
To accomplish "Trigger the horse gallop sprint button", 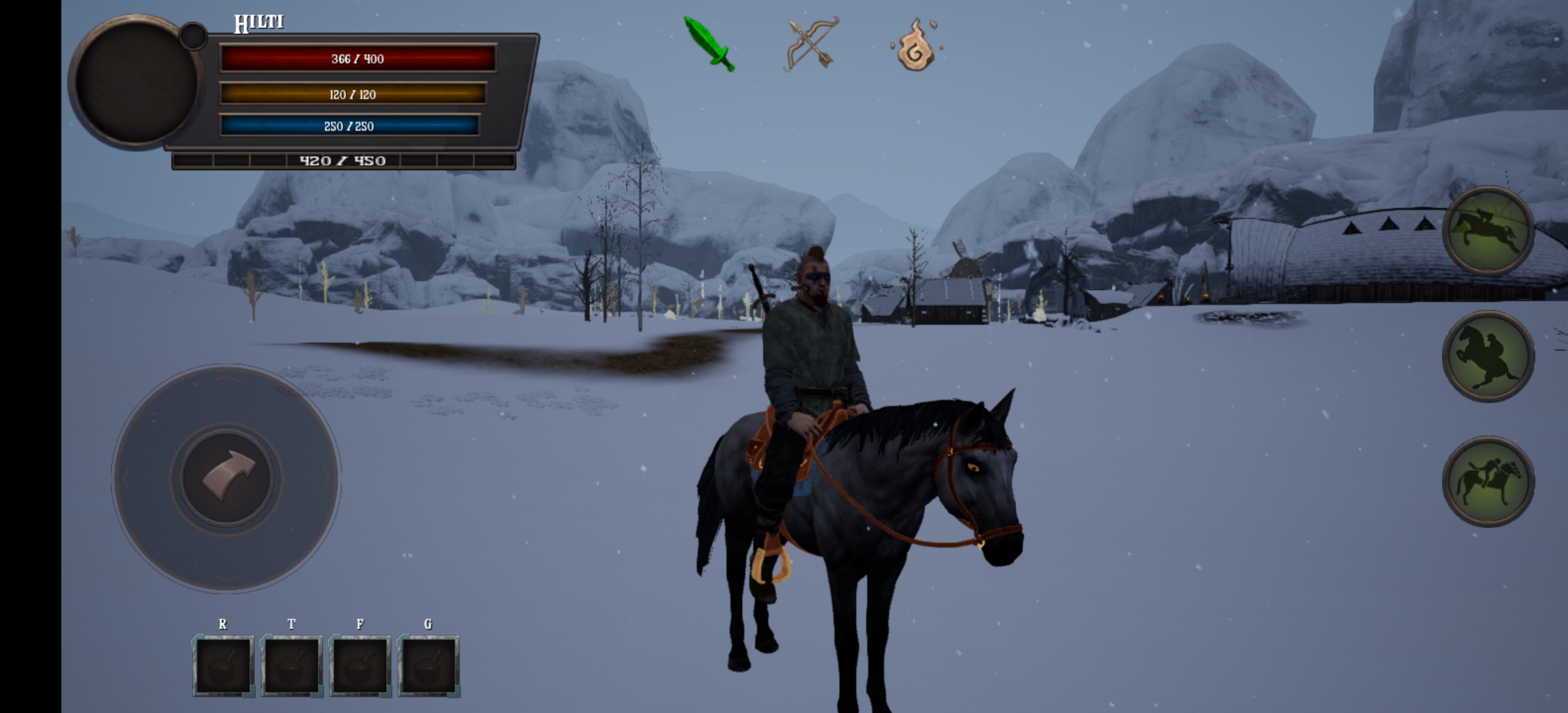I will 1488,482.
